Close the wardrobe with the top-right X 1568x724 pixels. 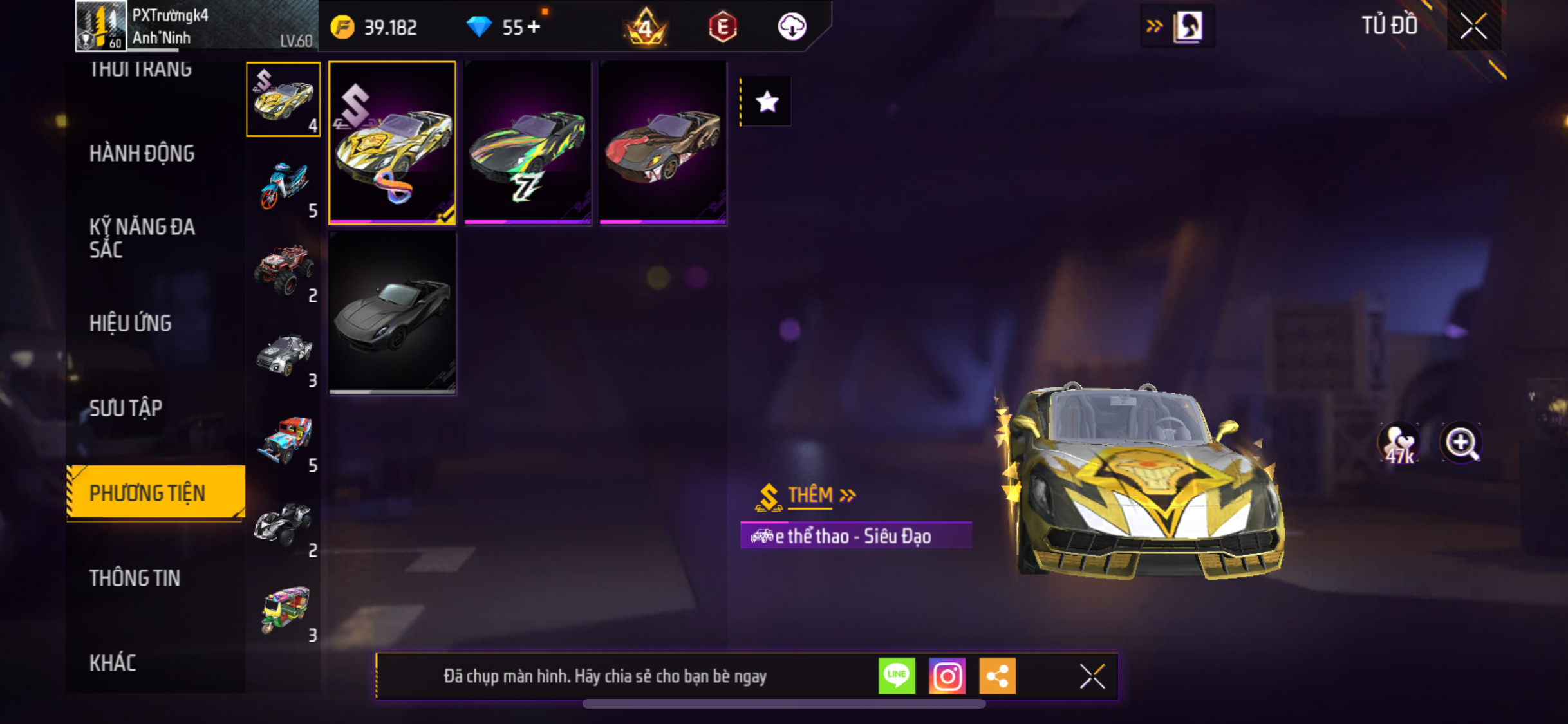(1473, 26)
